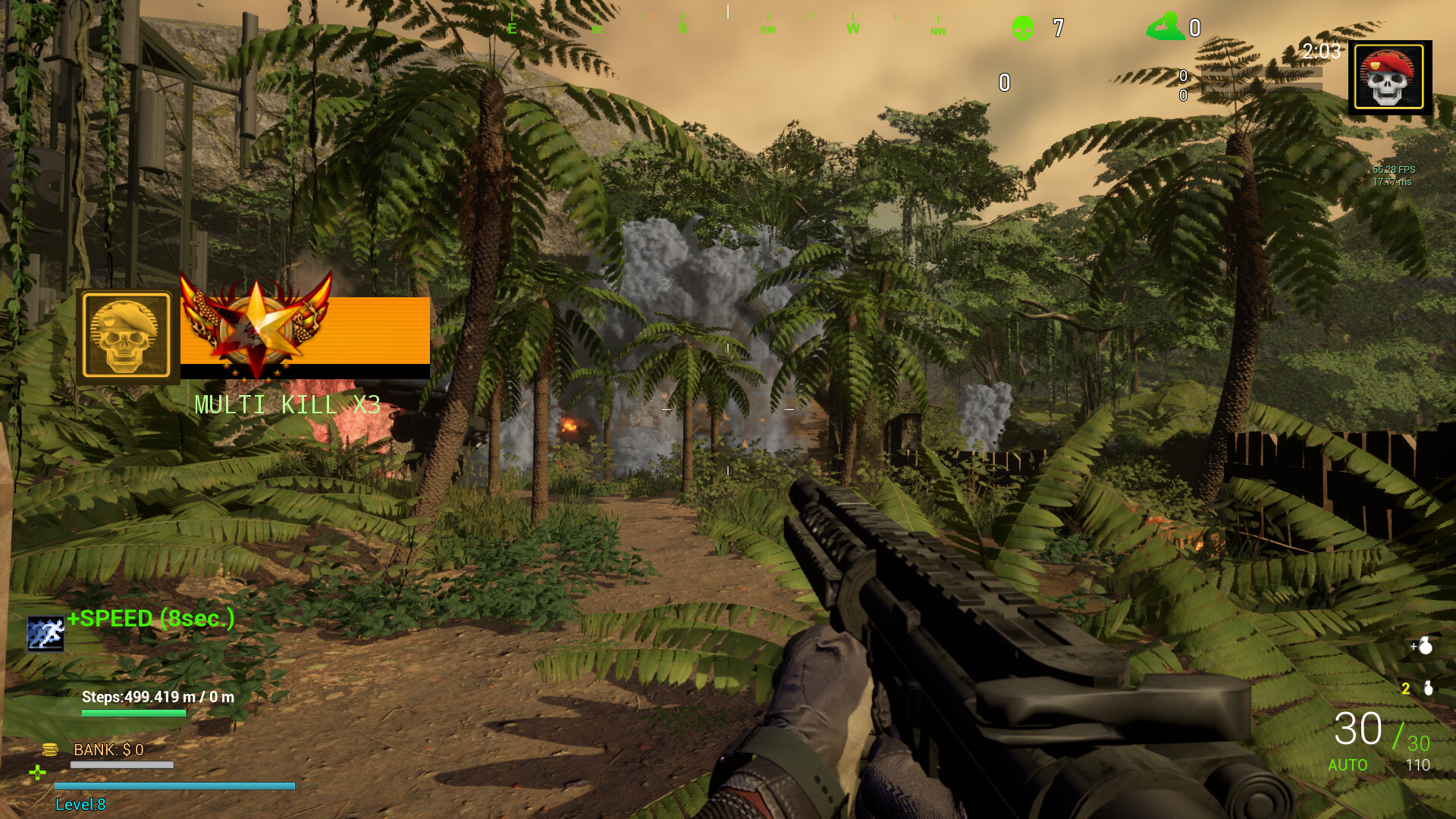
Task: Select the green saluting soldier icon
Action: [1165, 25]
